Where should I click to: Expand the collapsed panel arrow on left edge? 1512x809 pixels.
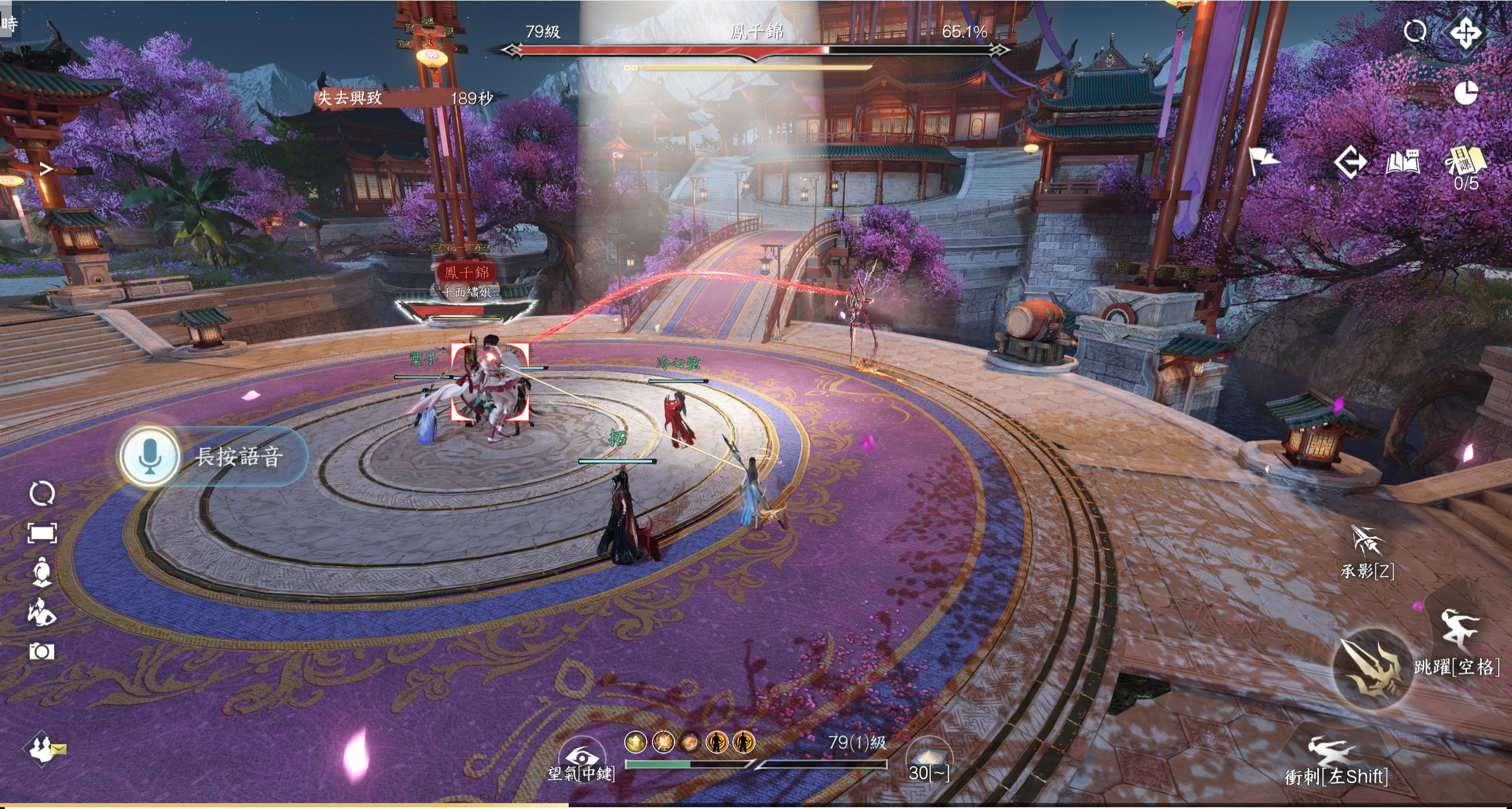point(46,169)
